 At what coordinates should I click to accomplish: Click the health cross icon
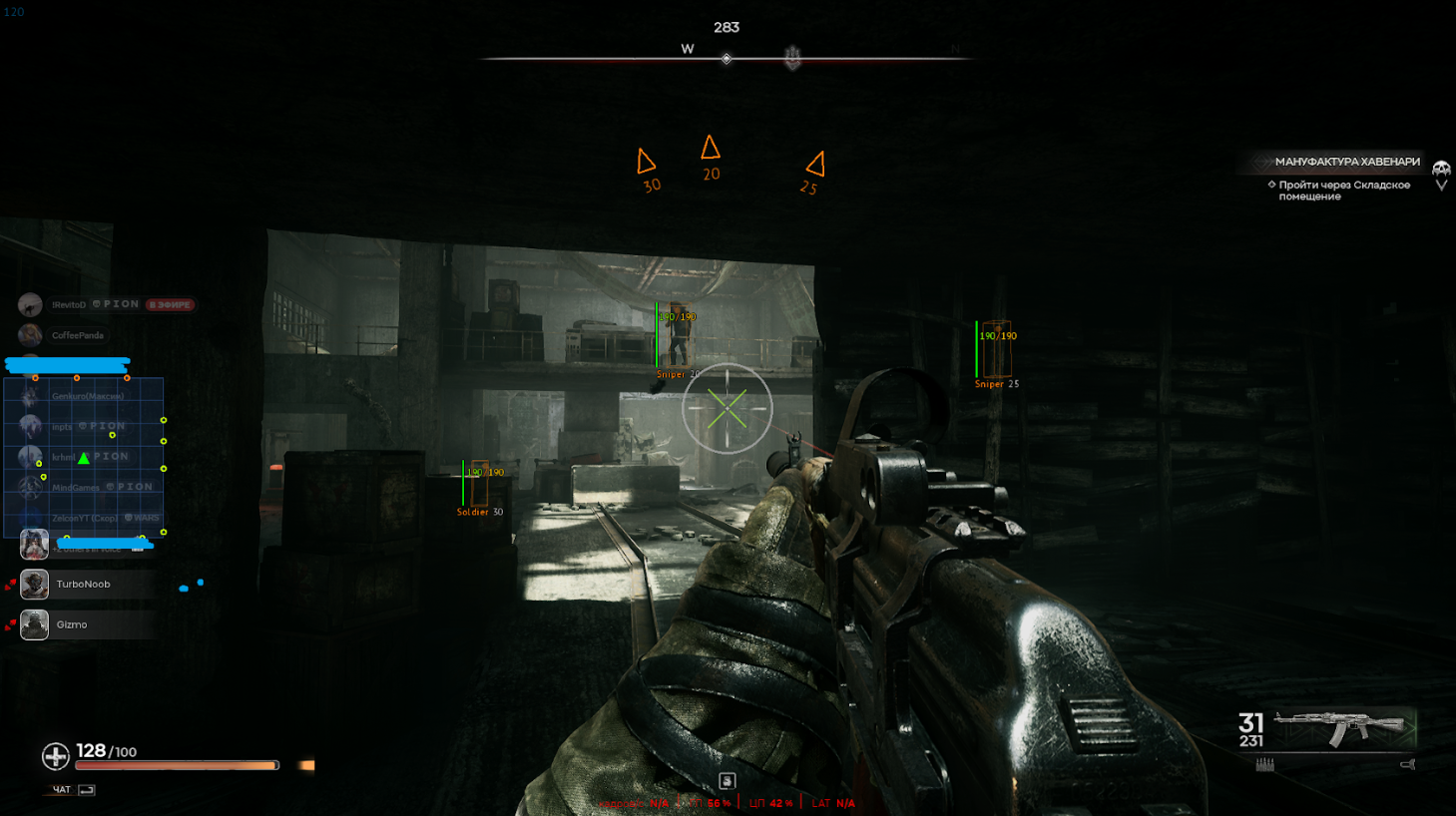click(x=55, y=756)
